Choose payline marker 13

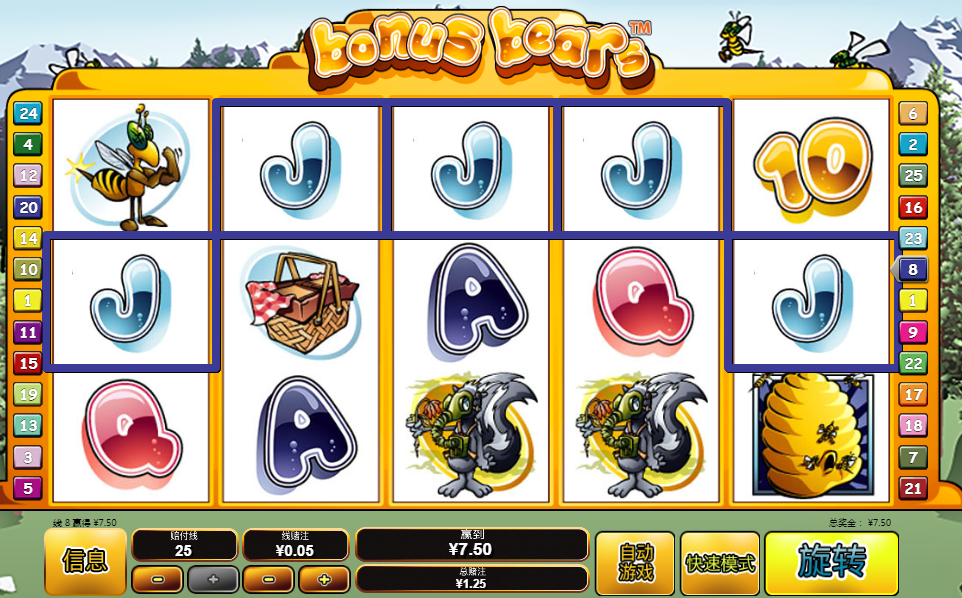point(27,426)
